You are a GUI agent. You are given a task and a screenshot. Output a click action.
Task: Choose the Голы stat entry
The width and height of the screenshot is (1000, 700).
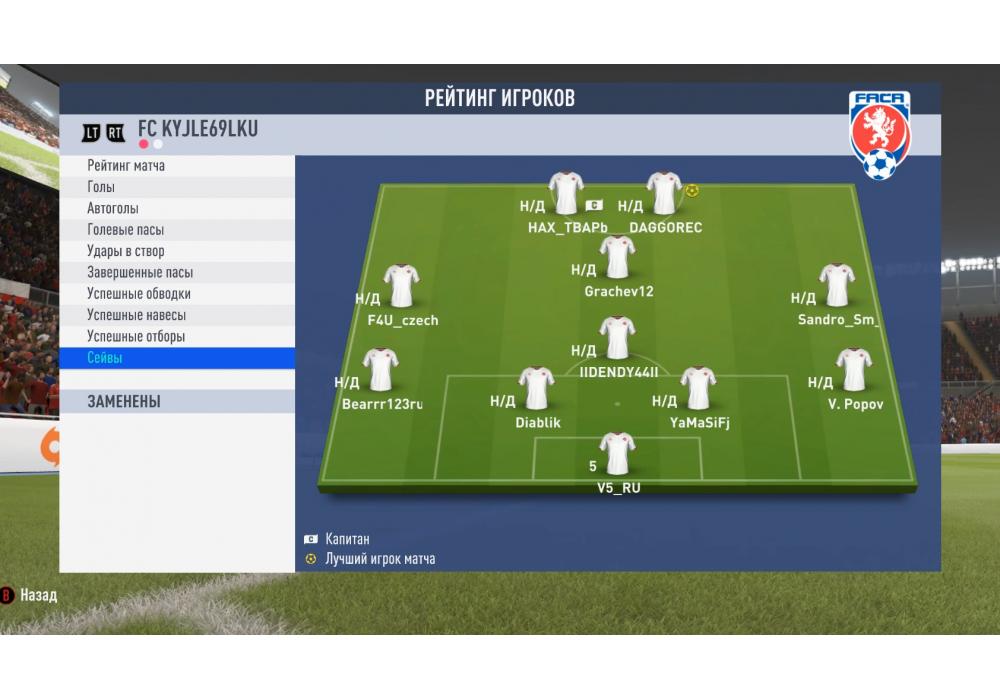(x=176, y=187)
